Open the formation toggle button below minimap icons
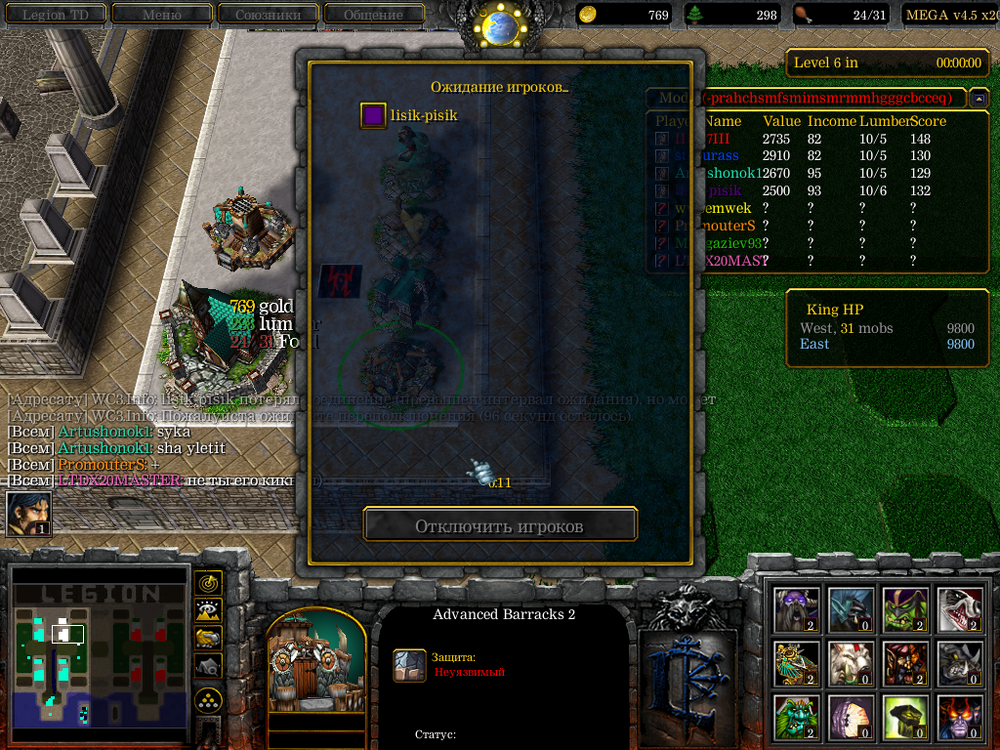Screen dimensions: 1000x750 pyautogui.click(x=208, y=698)
